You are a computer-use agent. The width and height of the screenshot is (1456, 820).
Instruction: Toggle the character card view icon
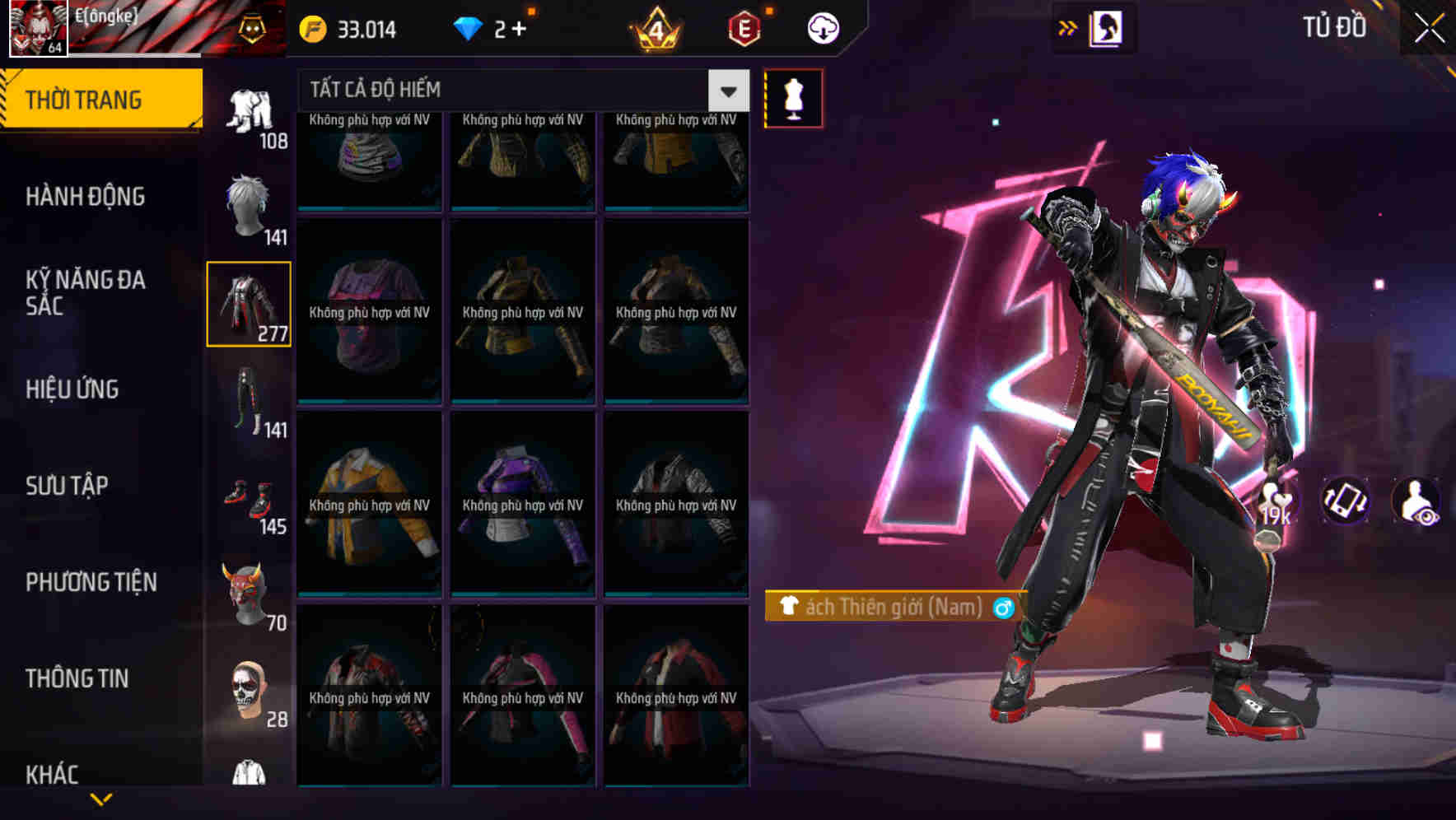coord(1104,27)
